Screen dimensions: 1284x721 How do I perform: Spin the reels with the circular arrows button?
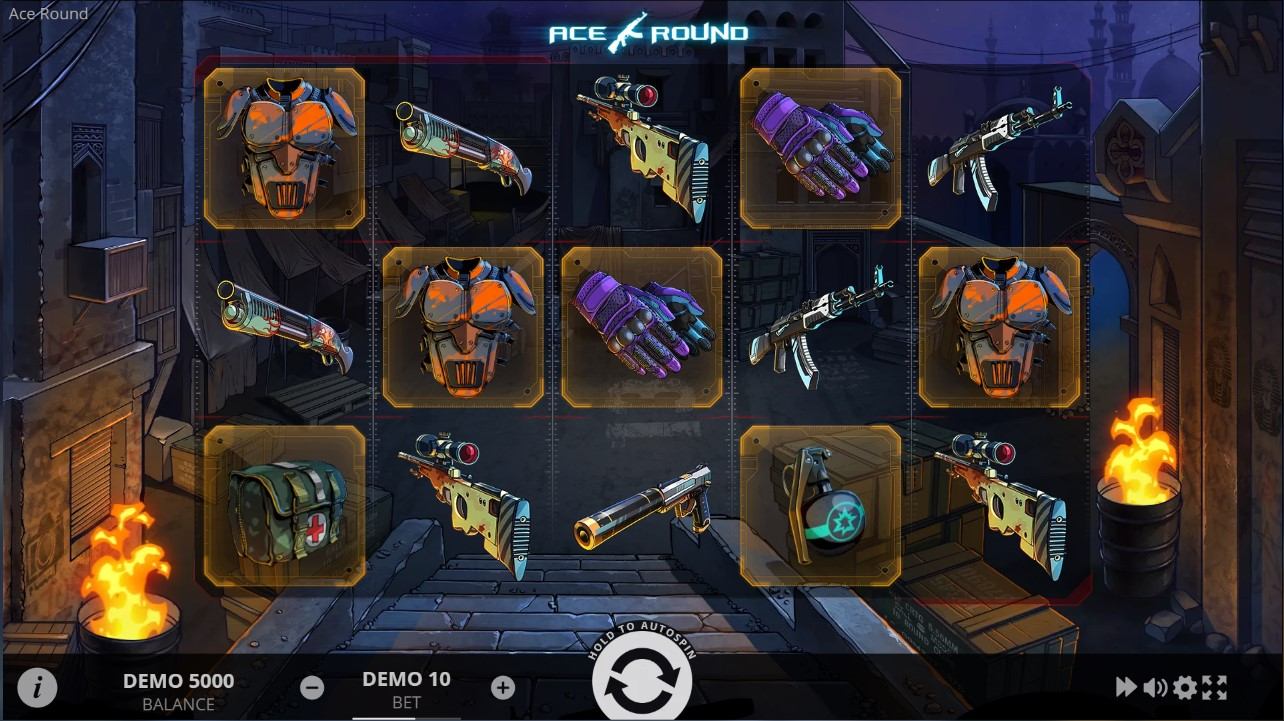coord(642,685)
